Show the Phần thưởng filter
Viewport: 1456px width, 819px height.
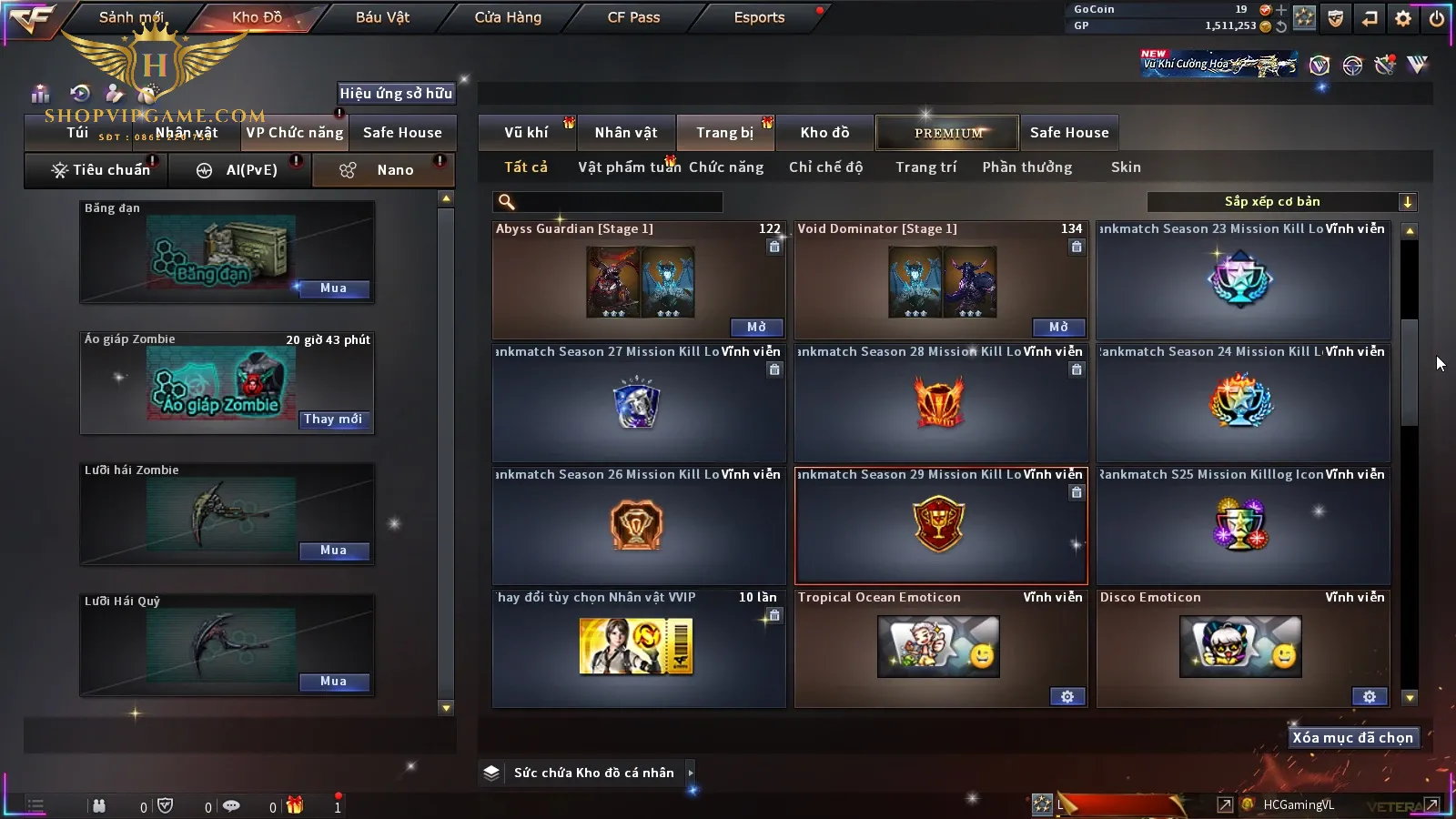(1026, 167)
